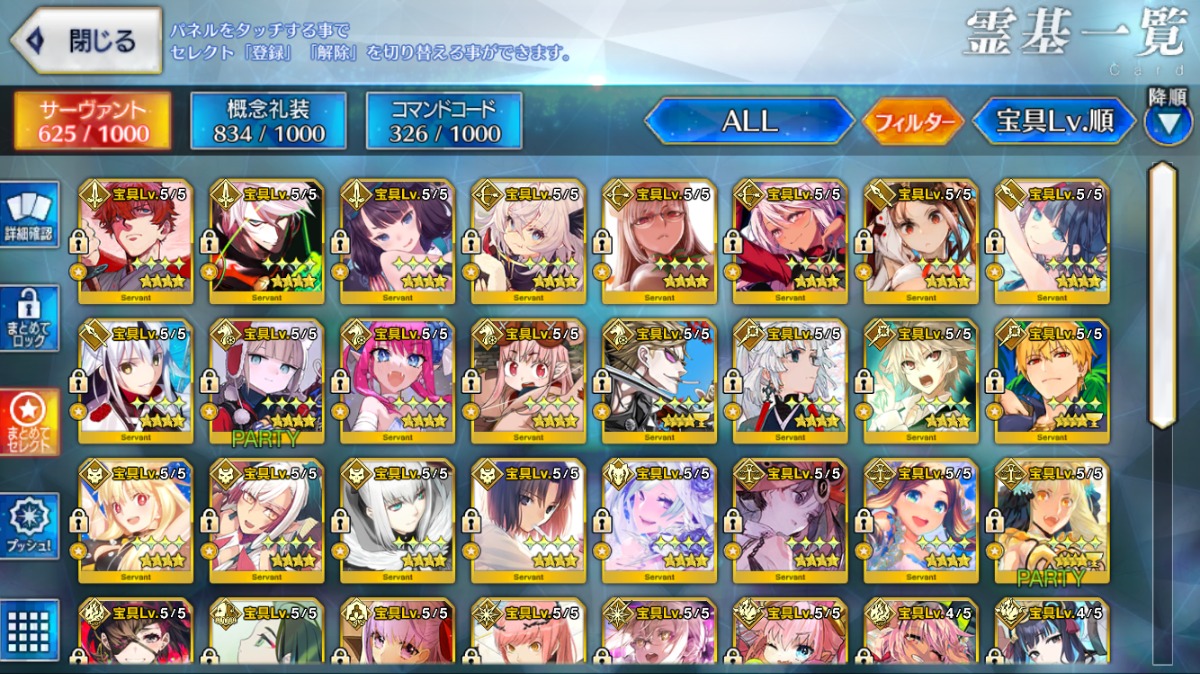Open the 概念礼装 tab
The image size is (1200, 674).
tap(268, 121)
